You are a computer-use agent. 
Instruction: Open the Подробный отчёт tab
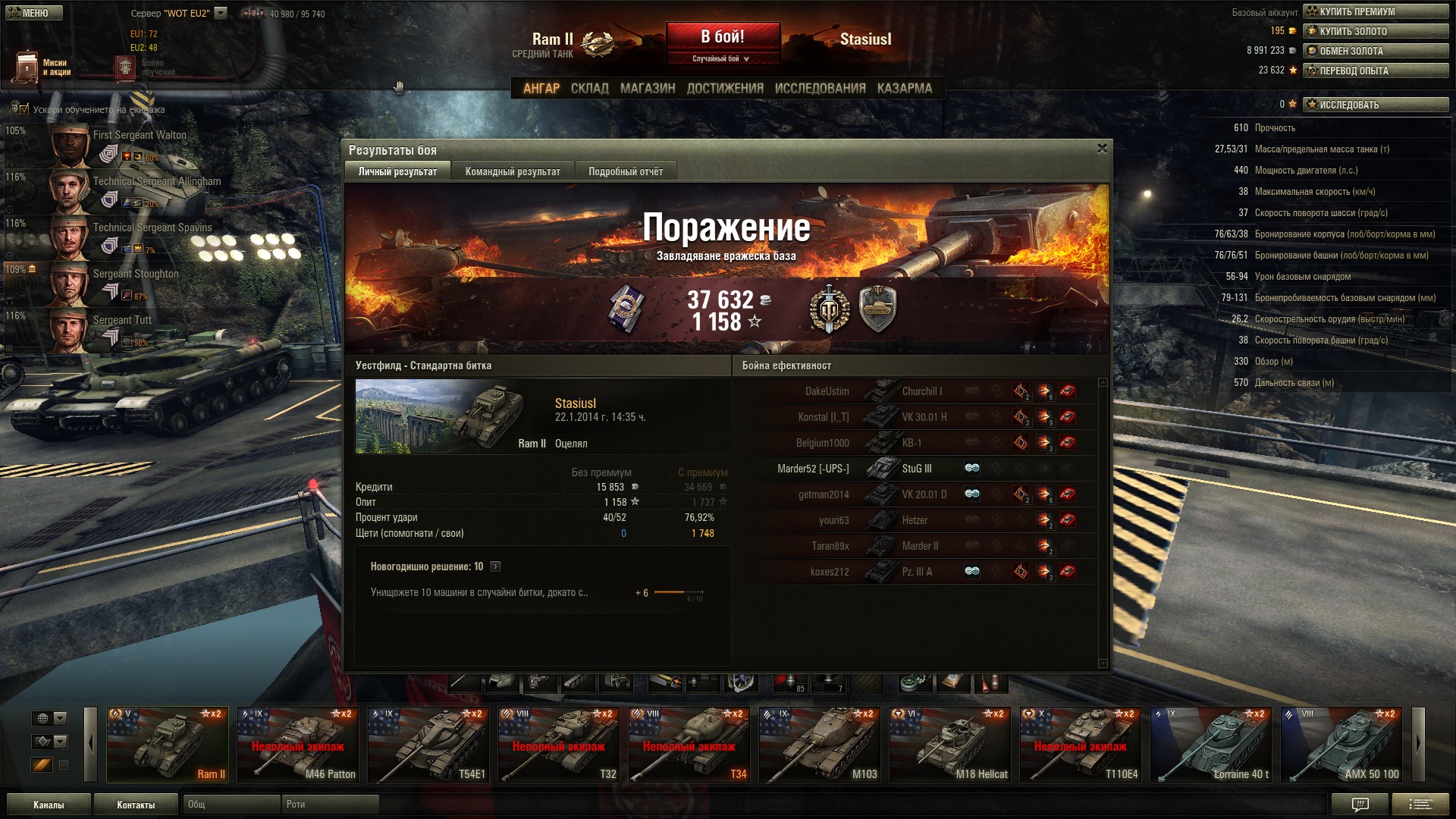pos(626,171)
